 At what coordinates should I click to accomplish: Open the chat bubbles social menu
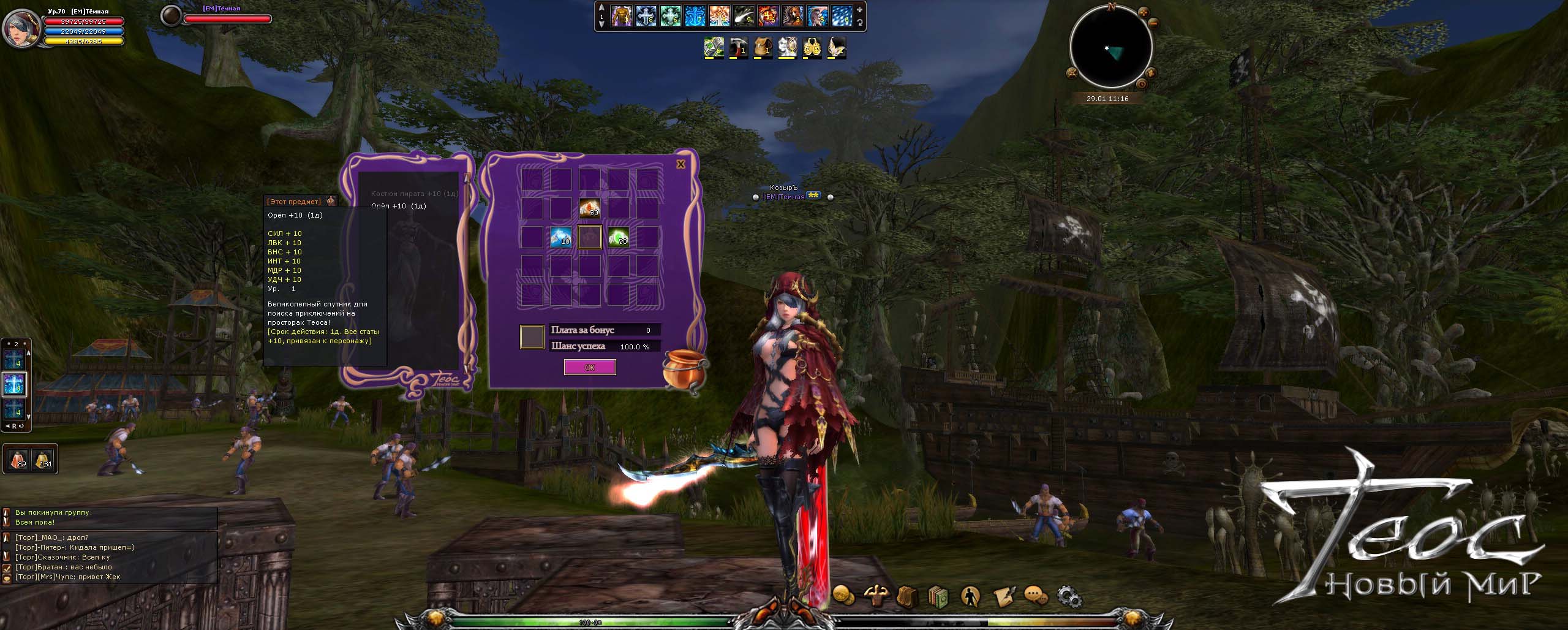(x=1035, y=596)
